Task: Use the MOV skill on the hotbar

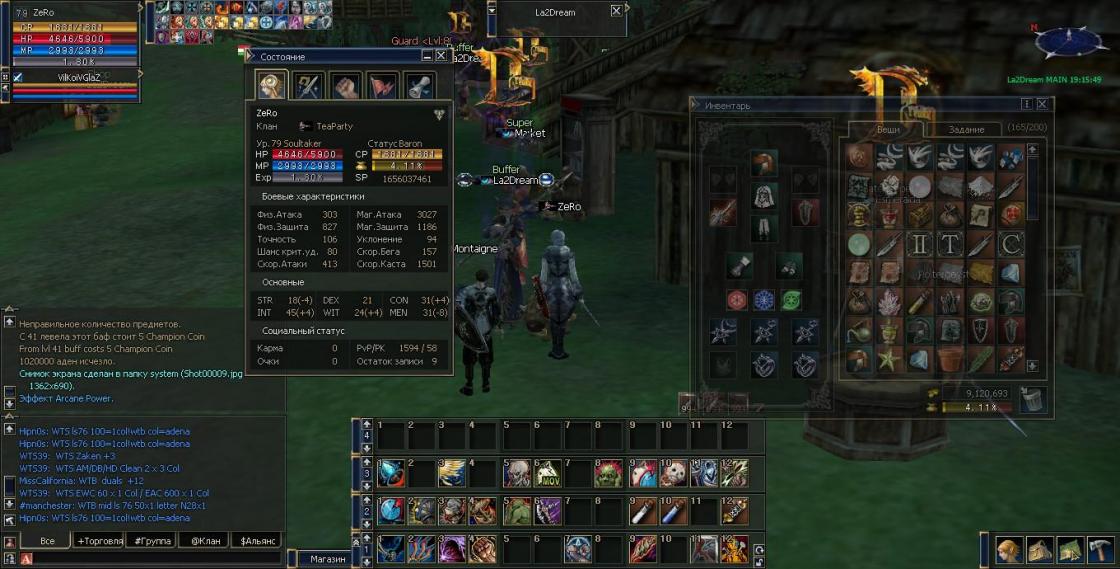Action: (547, 472)
